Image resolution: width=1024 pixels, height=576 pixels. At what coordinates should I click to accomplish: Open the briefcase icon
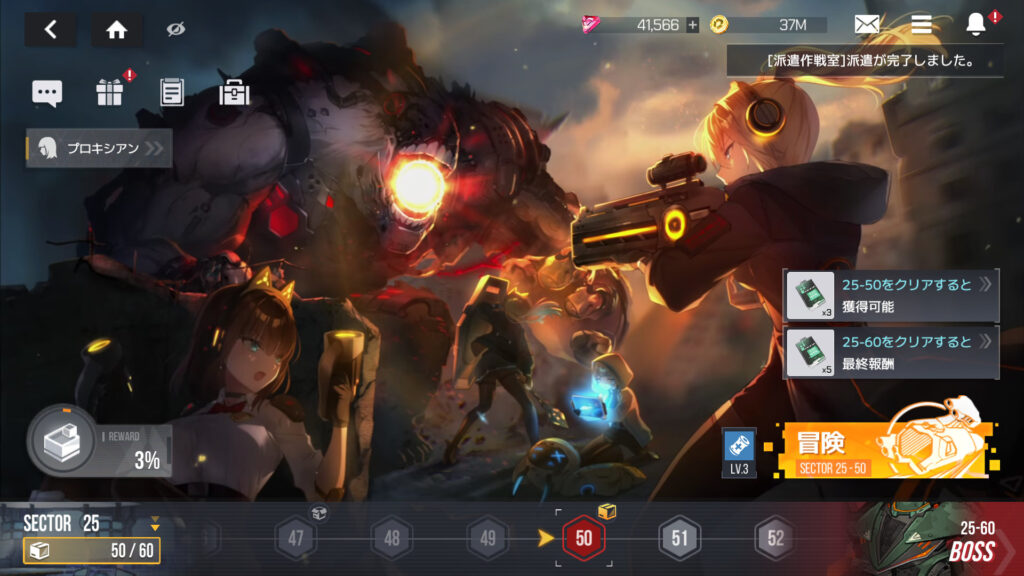coord(234,93)
